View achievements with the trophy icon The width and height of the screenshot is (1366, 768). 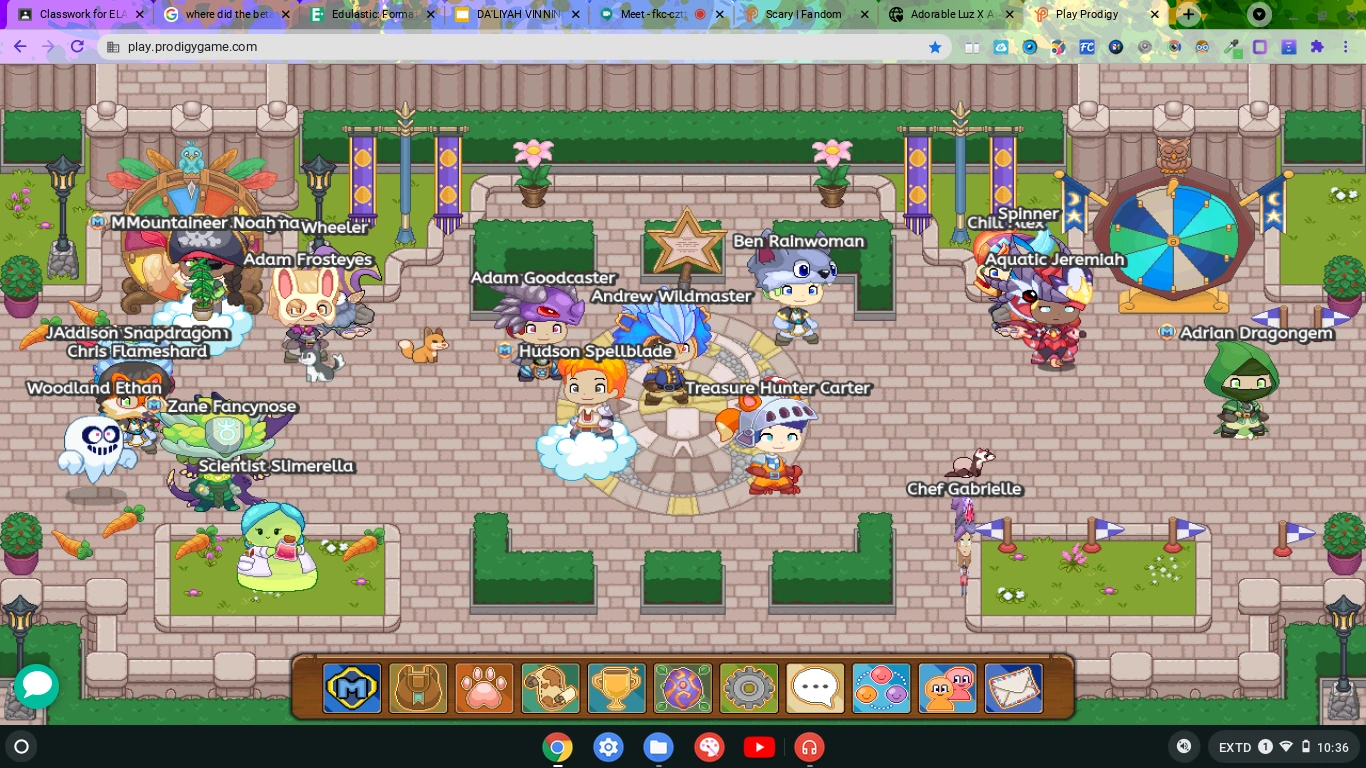(x=616, y=687)
